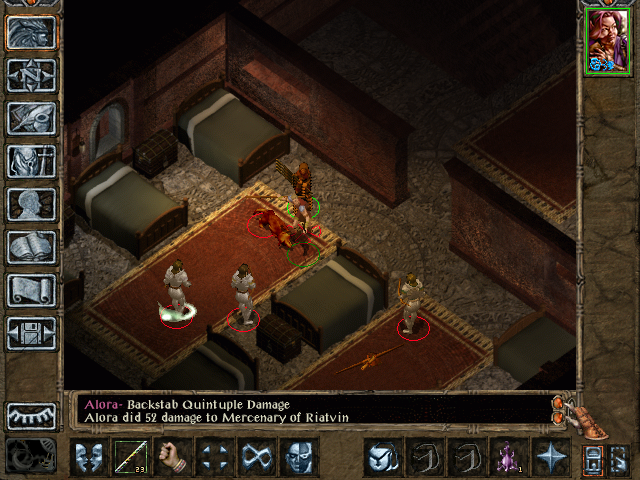
Task: Open the journal with the quill button
Action: pos(31,119)
